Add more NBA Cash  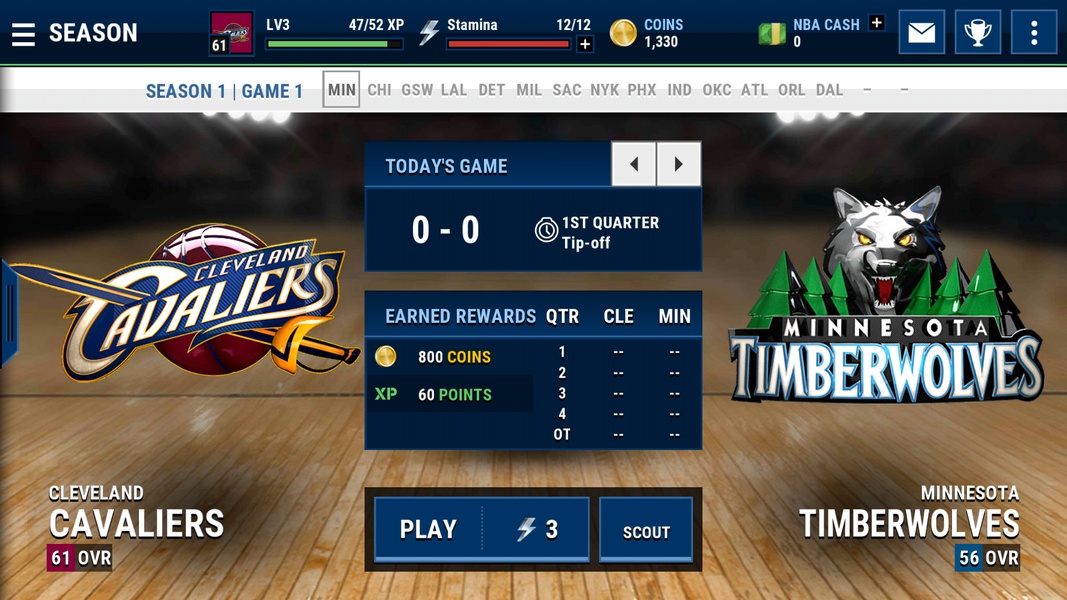[x=876, y=23]
